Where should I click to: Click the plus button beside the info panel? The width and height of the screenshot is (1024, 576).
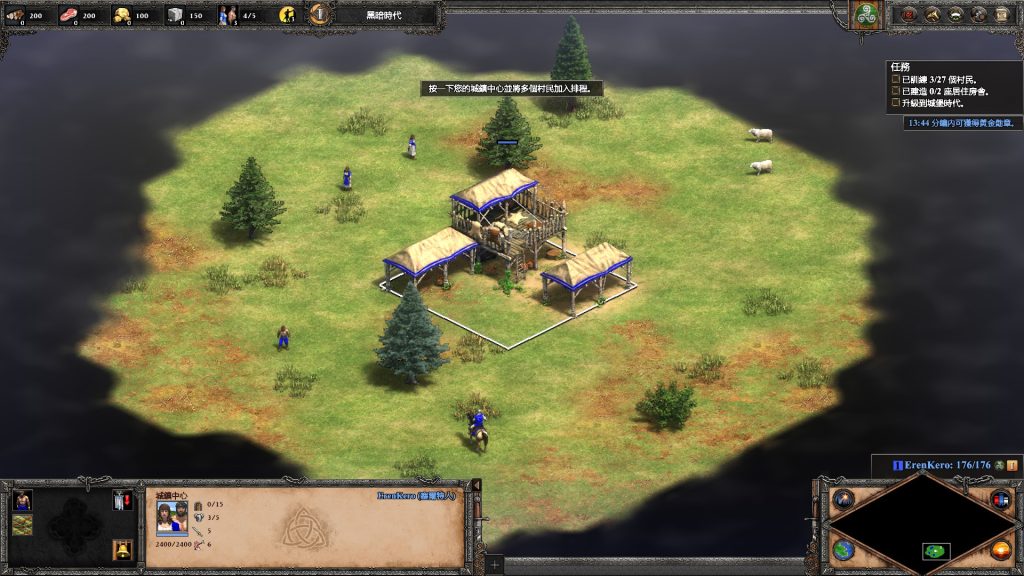494,565
